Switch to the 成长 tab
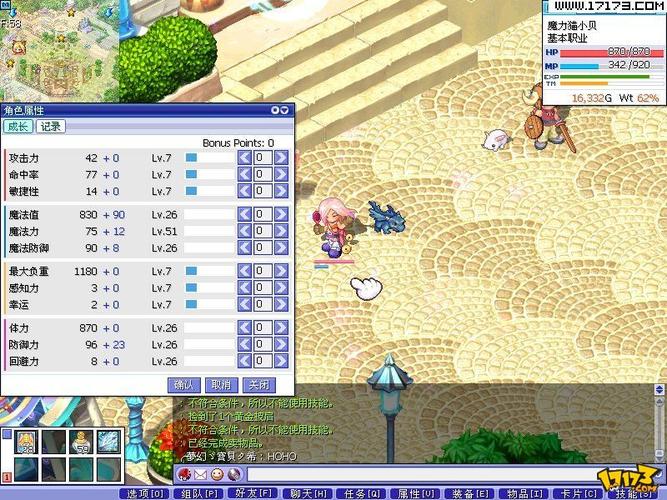Screen dimensions: 667x500 (x=17, y=126)
